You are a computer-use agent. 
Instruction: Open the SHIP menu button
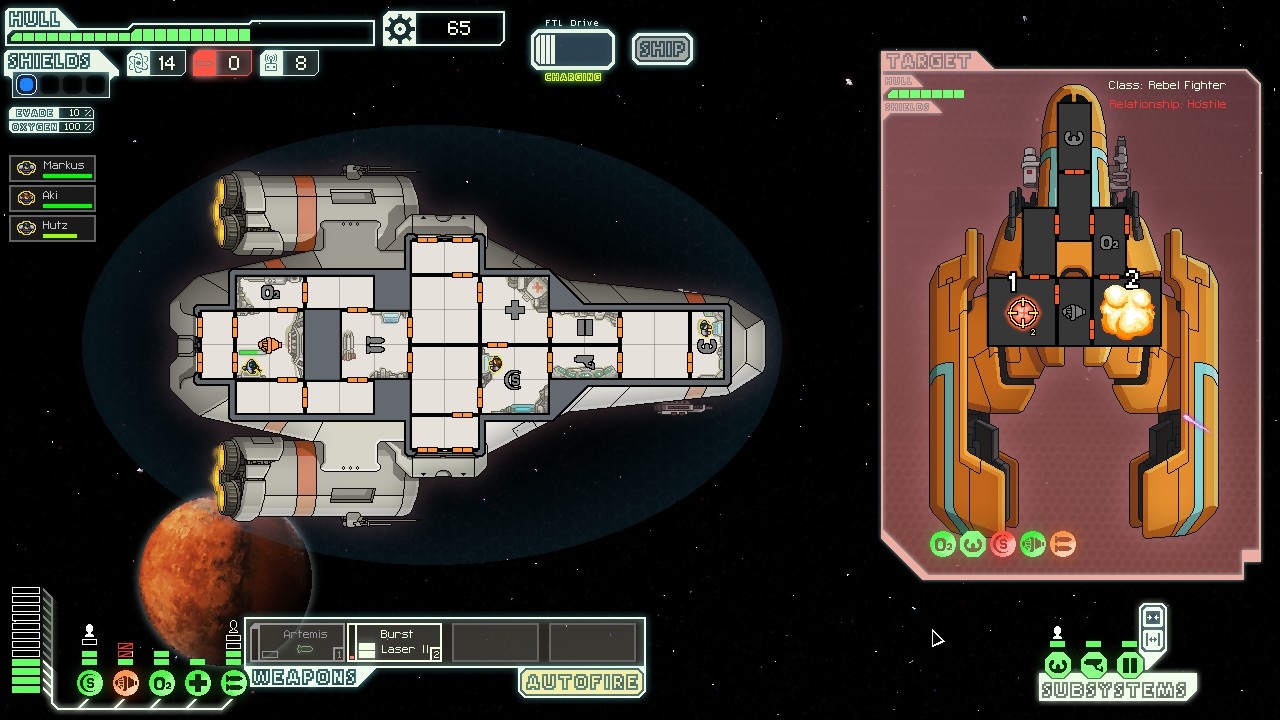click(x=662, y=49)
